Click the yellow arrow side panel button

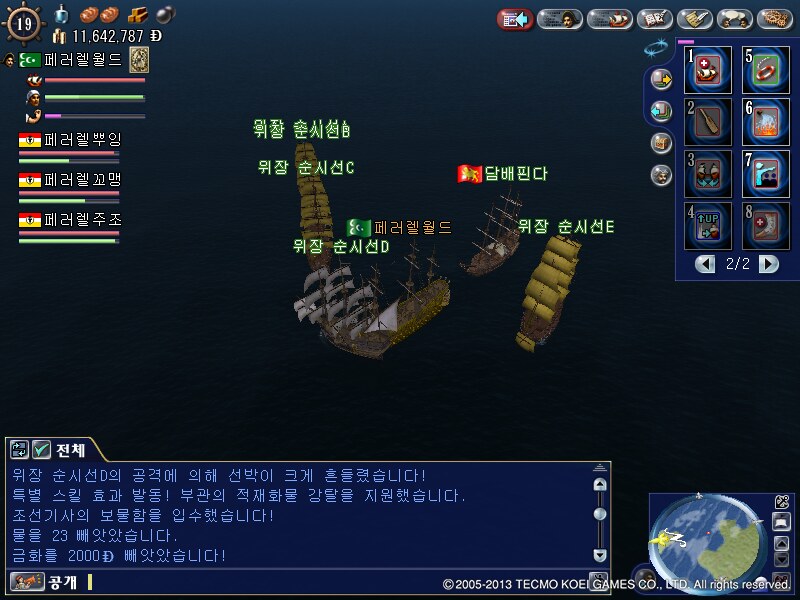[x=660, y=78]
